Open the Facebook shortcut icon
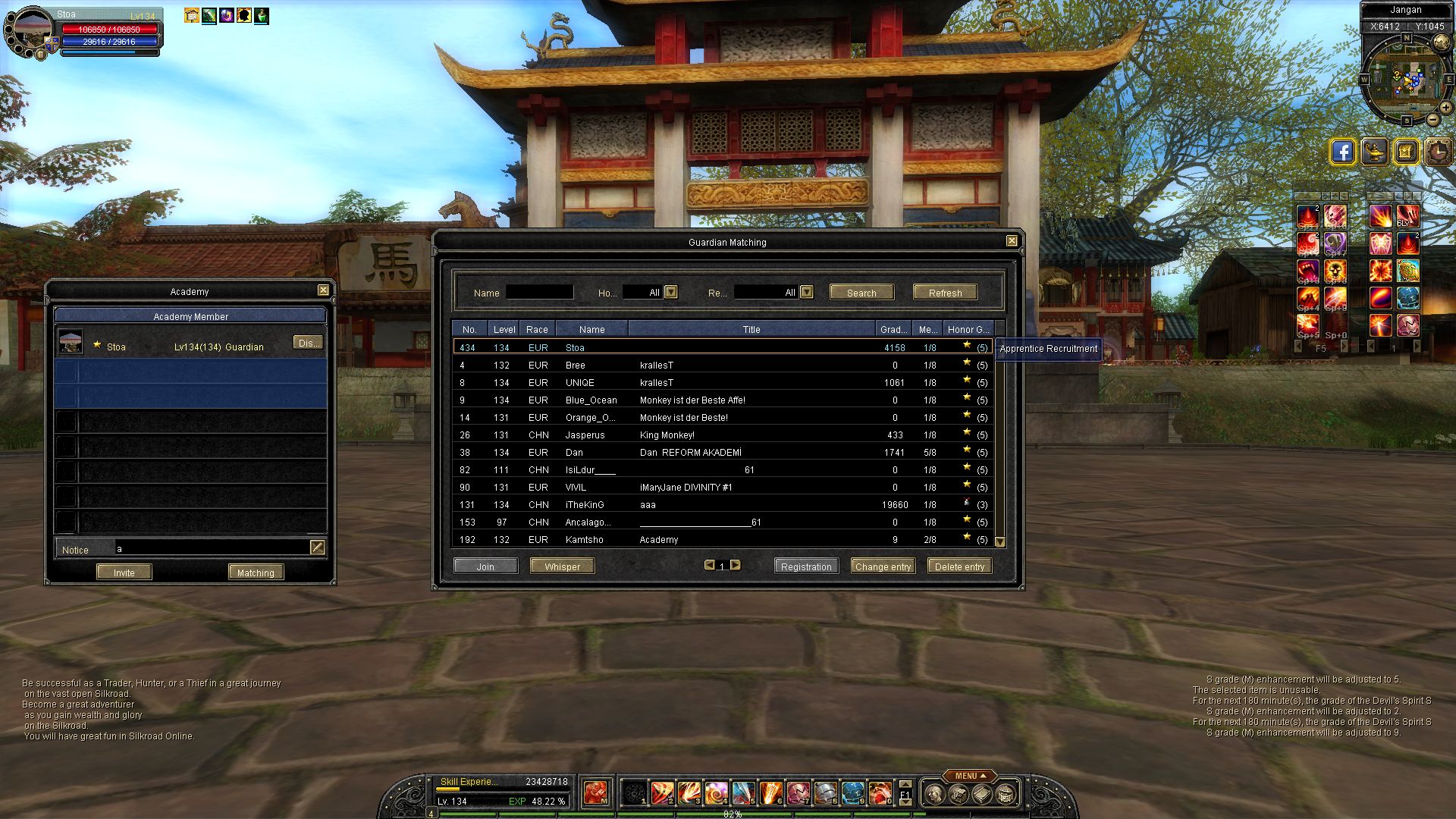This screenshot has width=1456, height=819. (x=1342, y=152)
